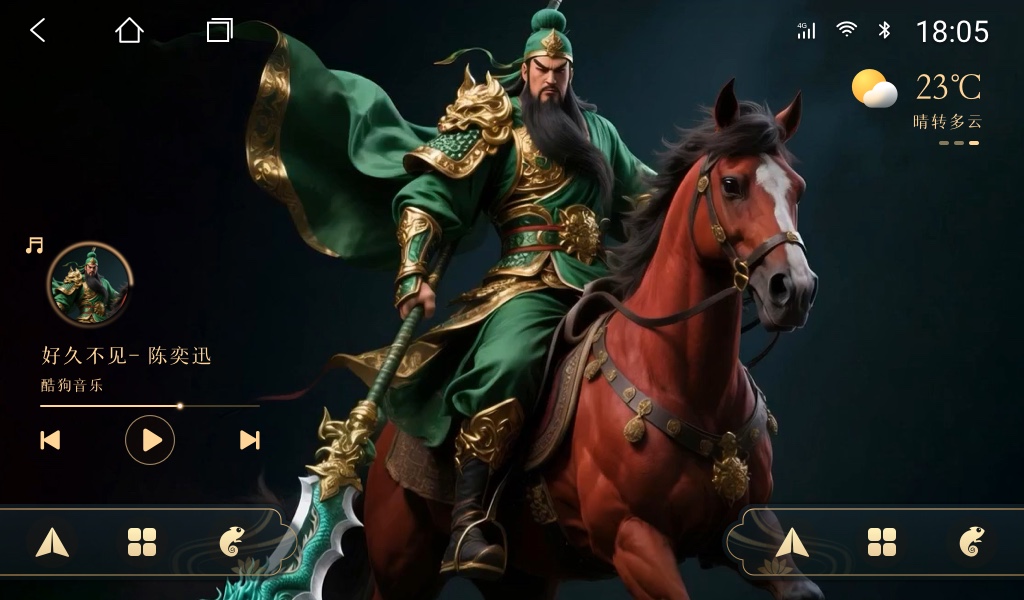Click the small music note icon
Viewport: 1024px width, 600px height.
[35, 245]
